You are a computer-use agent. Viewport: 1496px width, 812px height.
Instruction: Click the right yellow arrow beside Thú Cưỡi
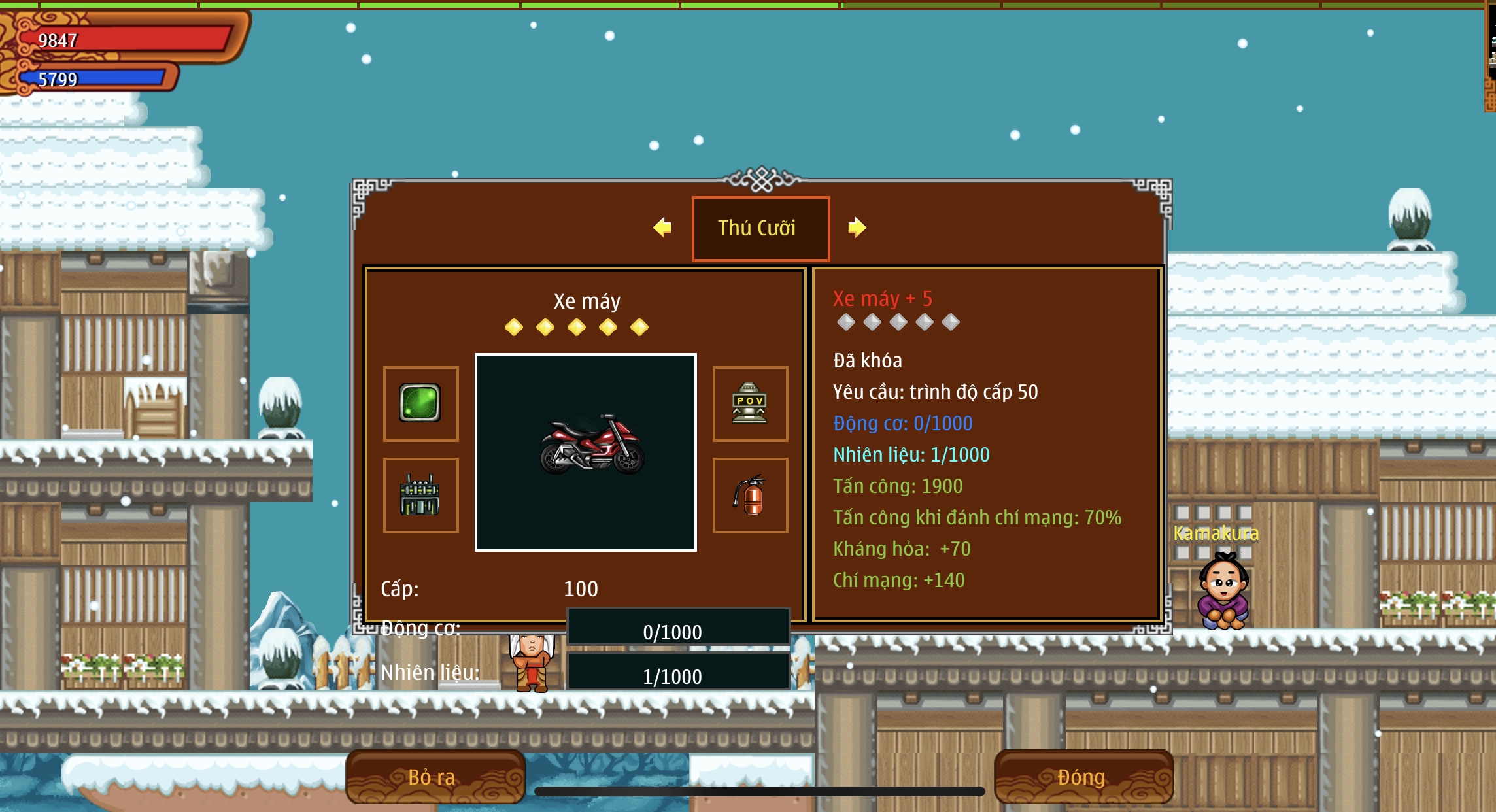click(x=857, y=228)
